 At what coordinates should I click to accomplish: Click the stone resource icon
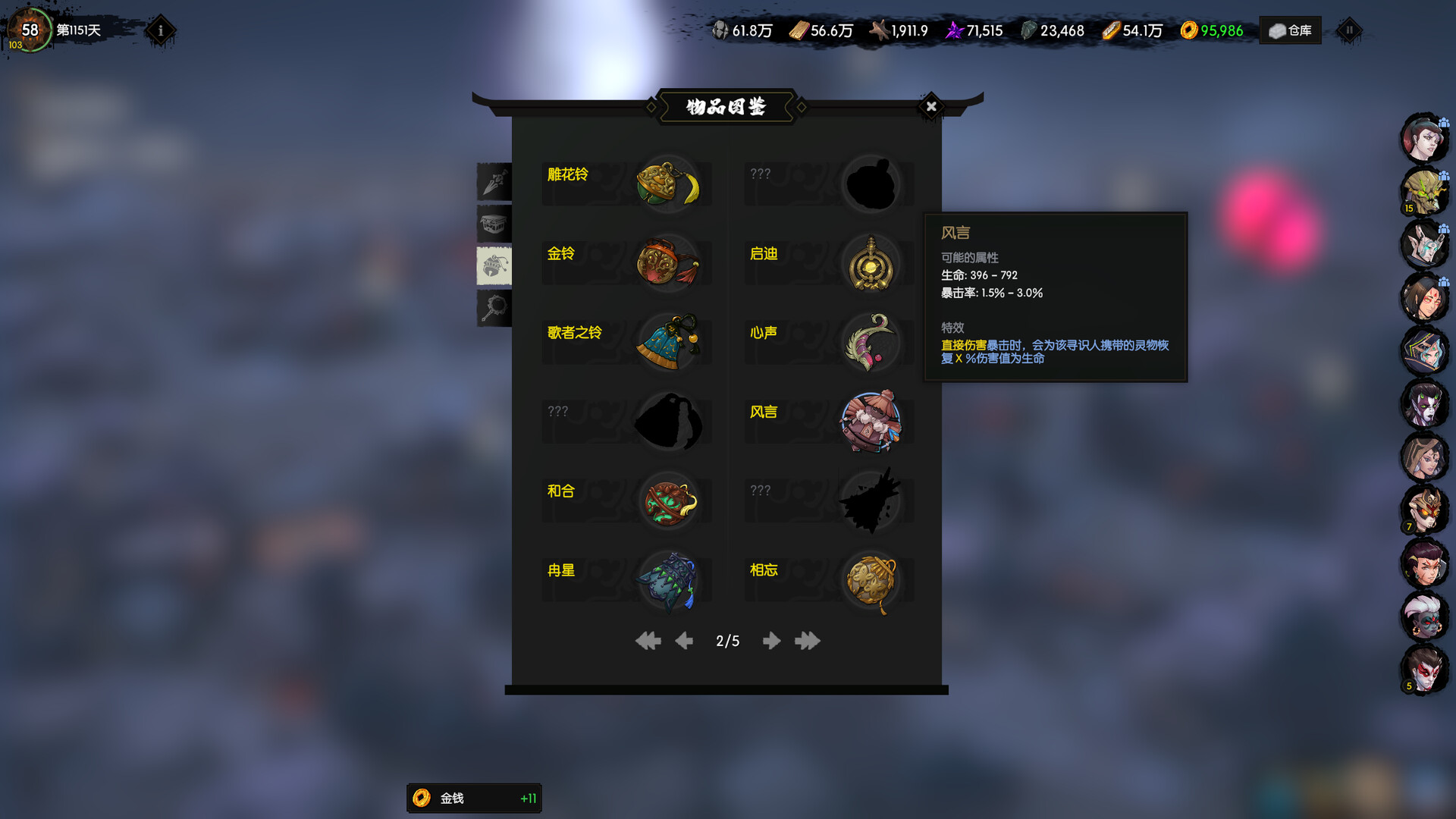point(722,30)
